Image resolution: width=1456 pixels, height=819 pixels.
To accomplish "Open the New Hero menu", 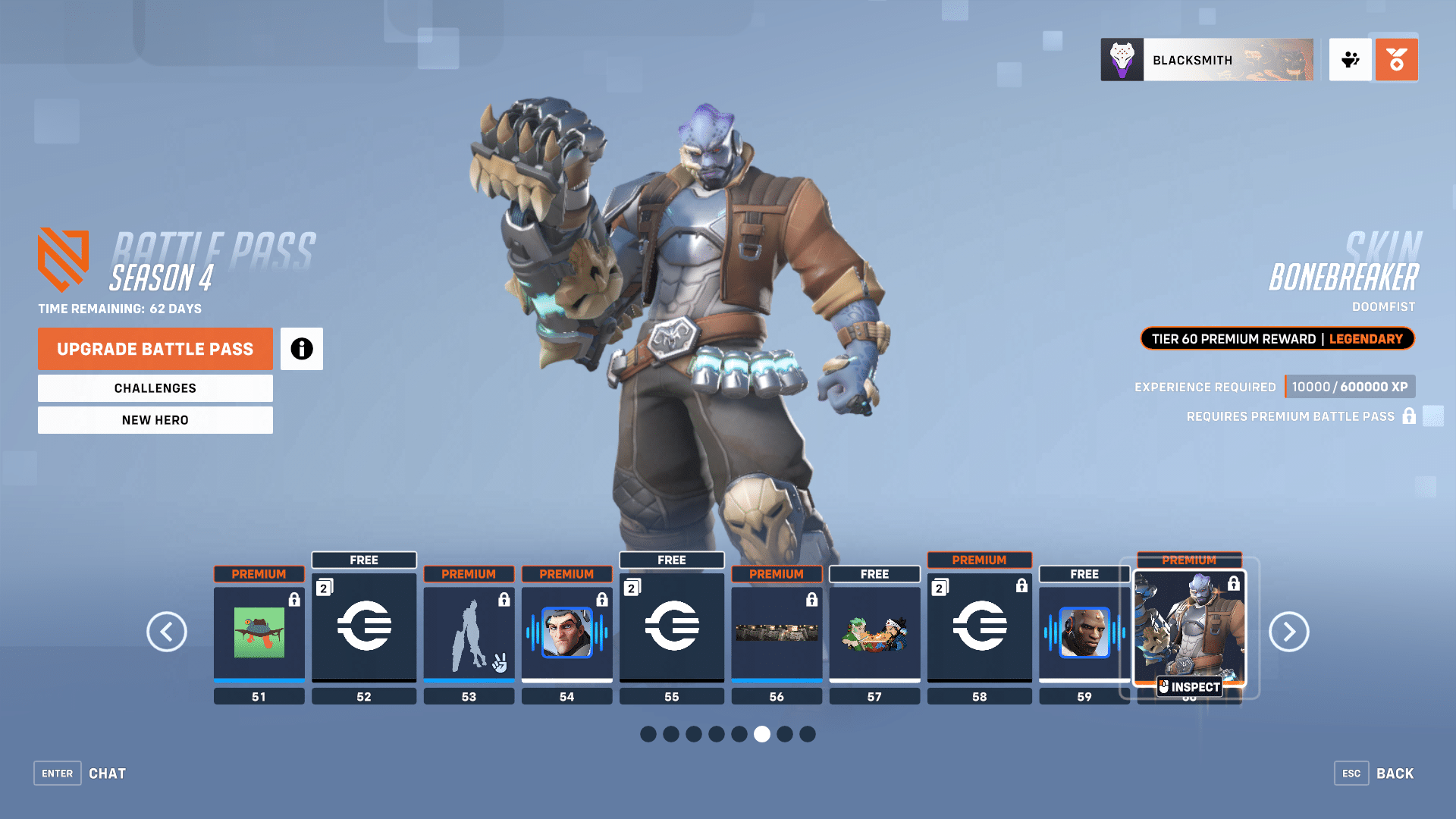I will (155, 419).
